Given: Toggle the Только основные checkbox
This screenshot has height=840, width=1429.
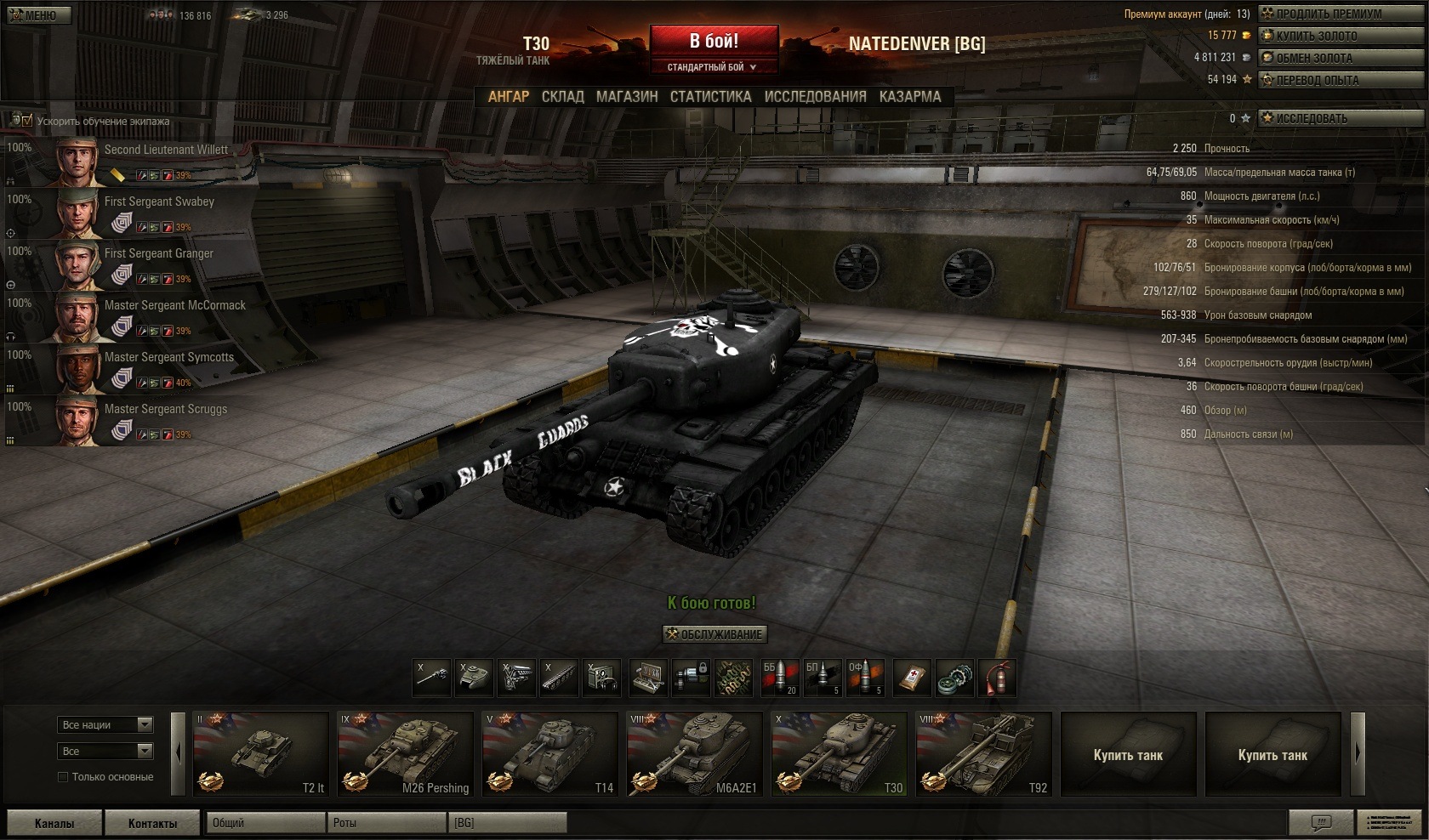Looking at the screenshot, I should point(63,776).
